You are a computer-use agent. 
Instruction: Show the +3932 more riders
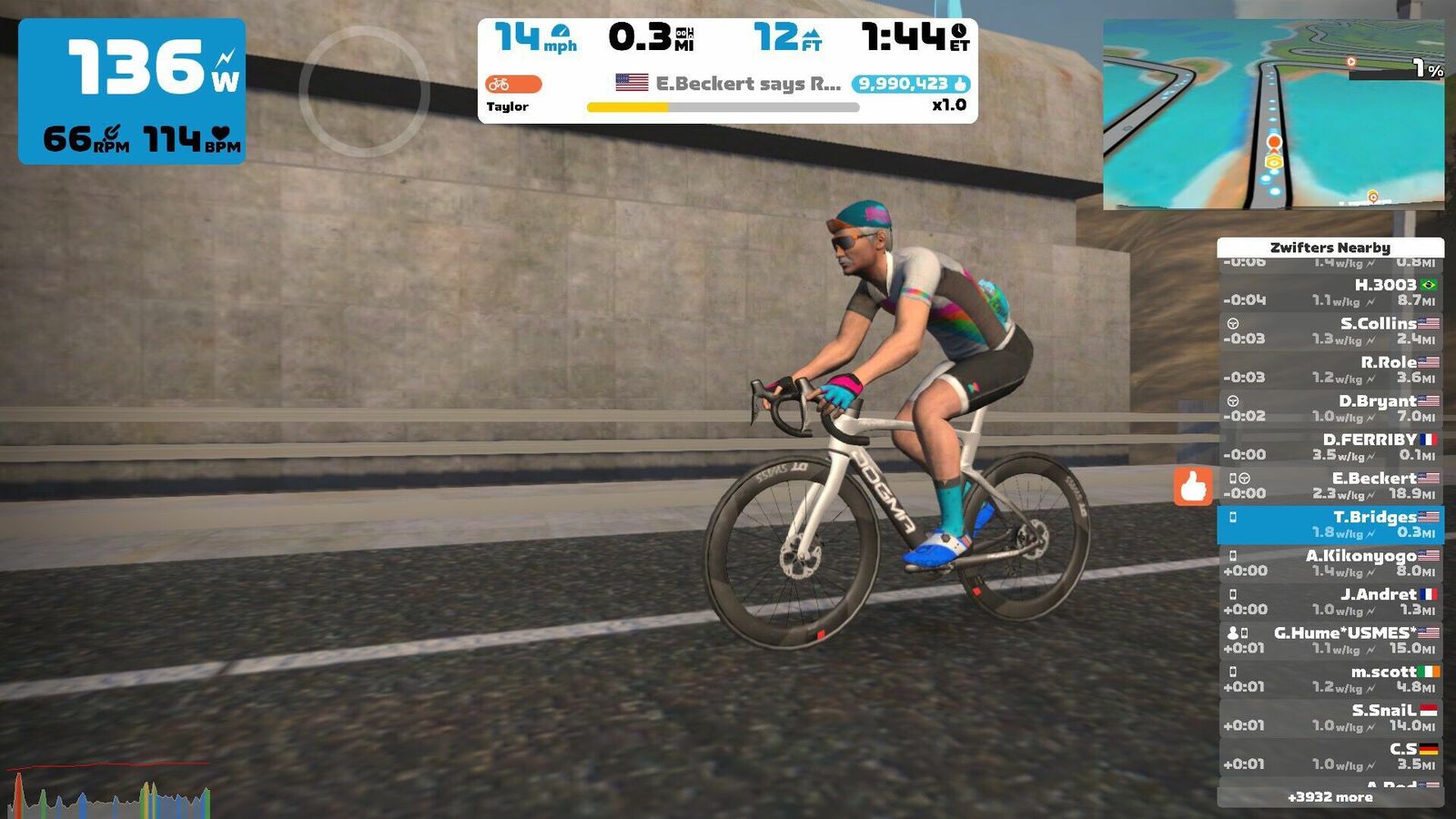pyautogui.click(x=1330, y=797)
